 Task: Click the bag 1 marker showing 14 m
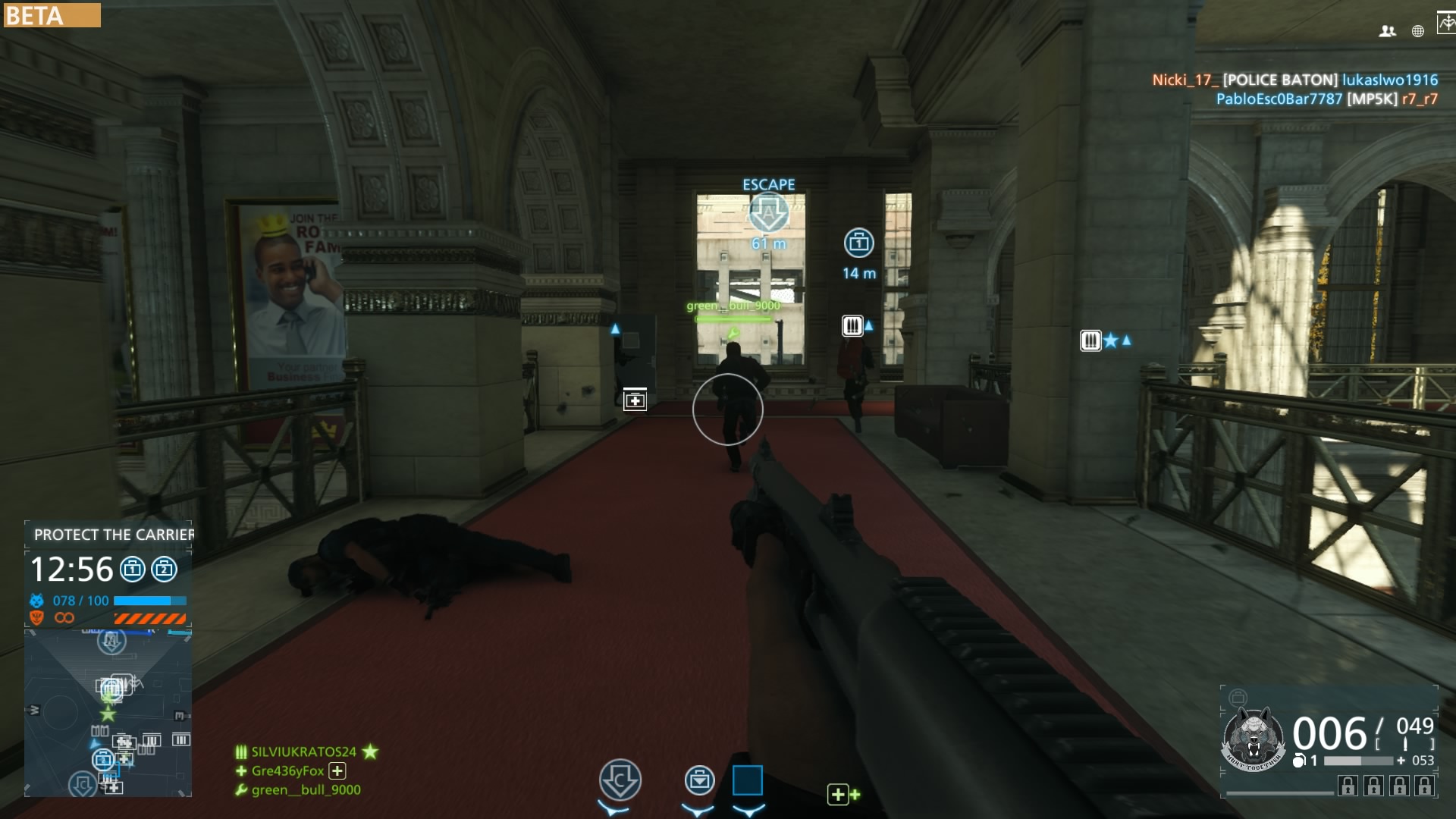858,243
